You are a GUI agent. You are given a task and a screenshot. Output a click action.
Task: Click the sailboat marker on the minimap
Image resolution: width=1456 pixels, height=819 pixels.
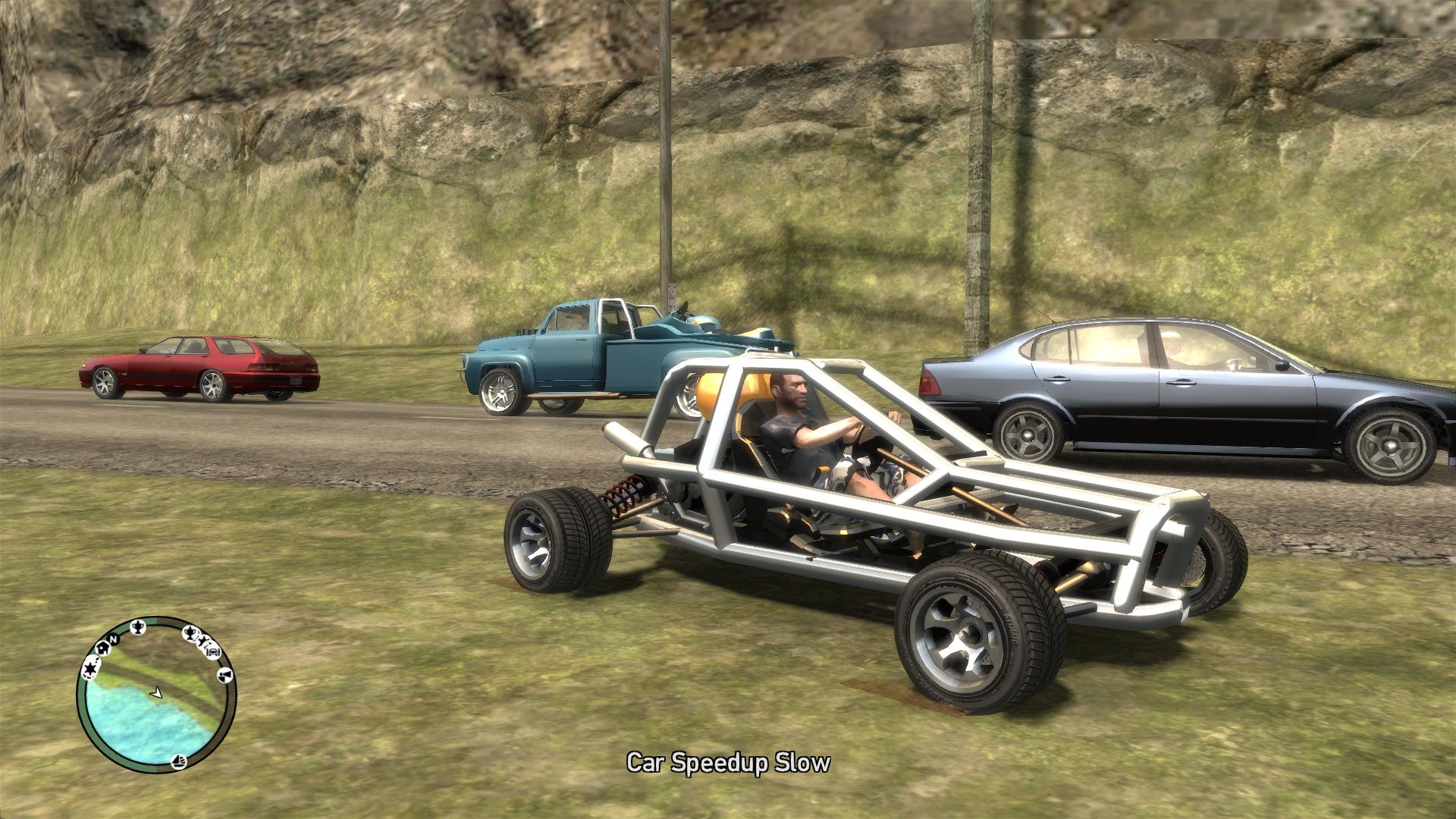tap(180, 760)
